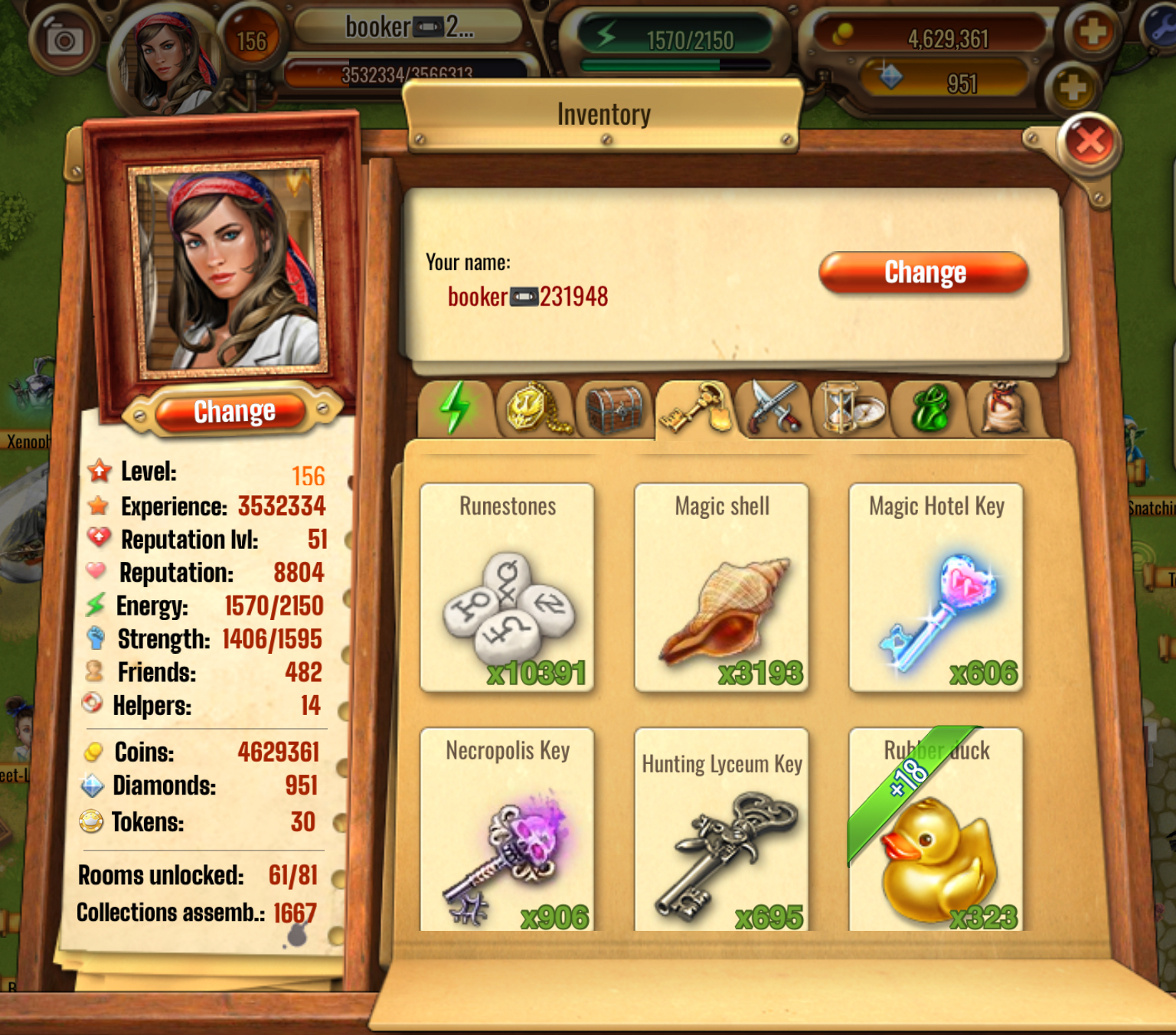Screen dimensions: 1176x1035
Task: Open the treasure chest tab
Action: click(x=614, y=408)
